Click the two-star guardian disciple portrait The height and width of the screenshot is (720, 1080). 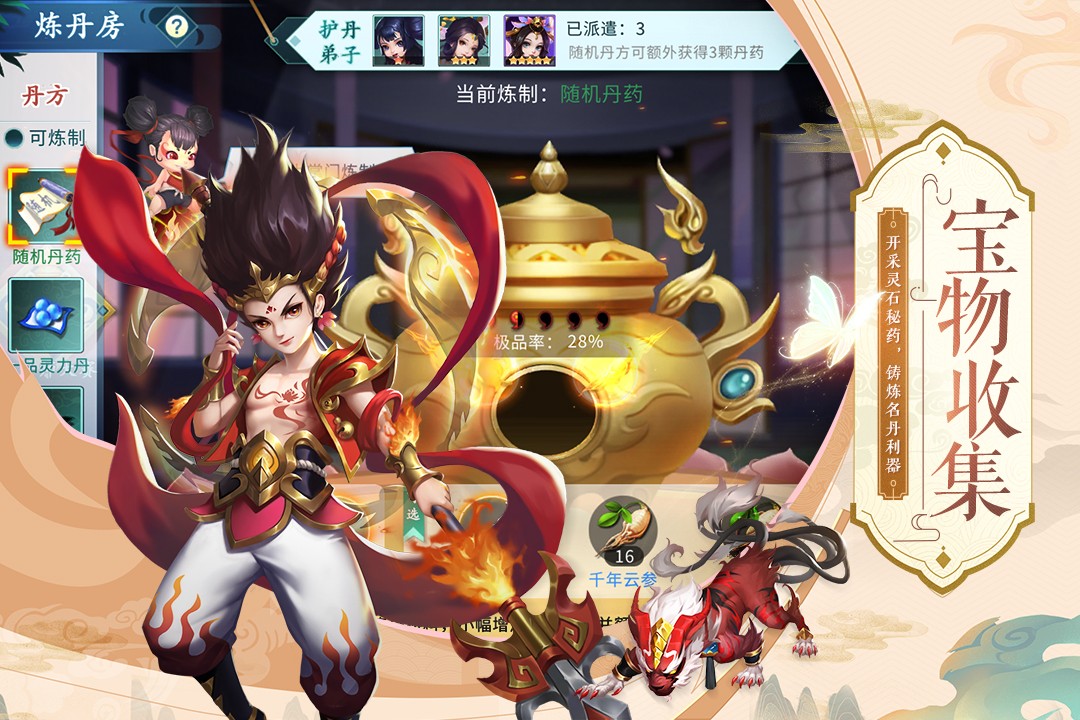coord(398,40)
